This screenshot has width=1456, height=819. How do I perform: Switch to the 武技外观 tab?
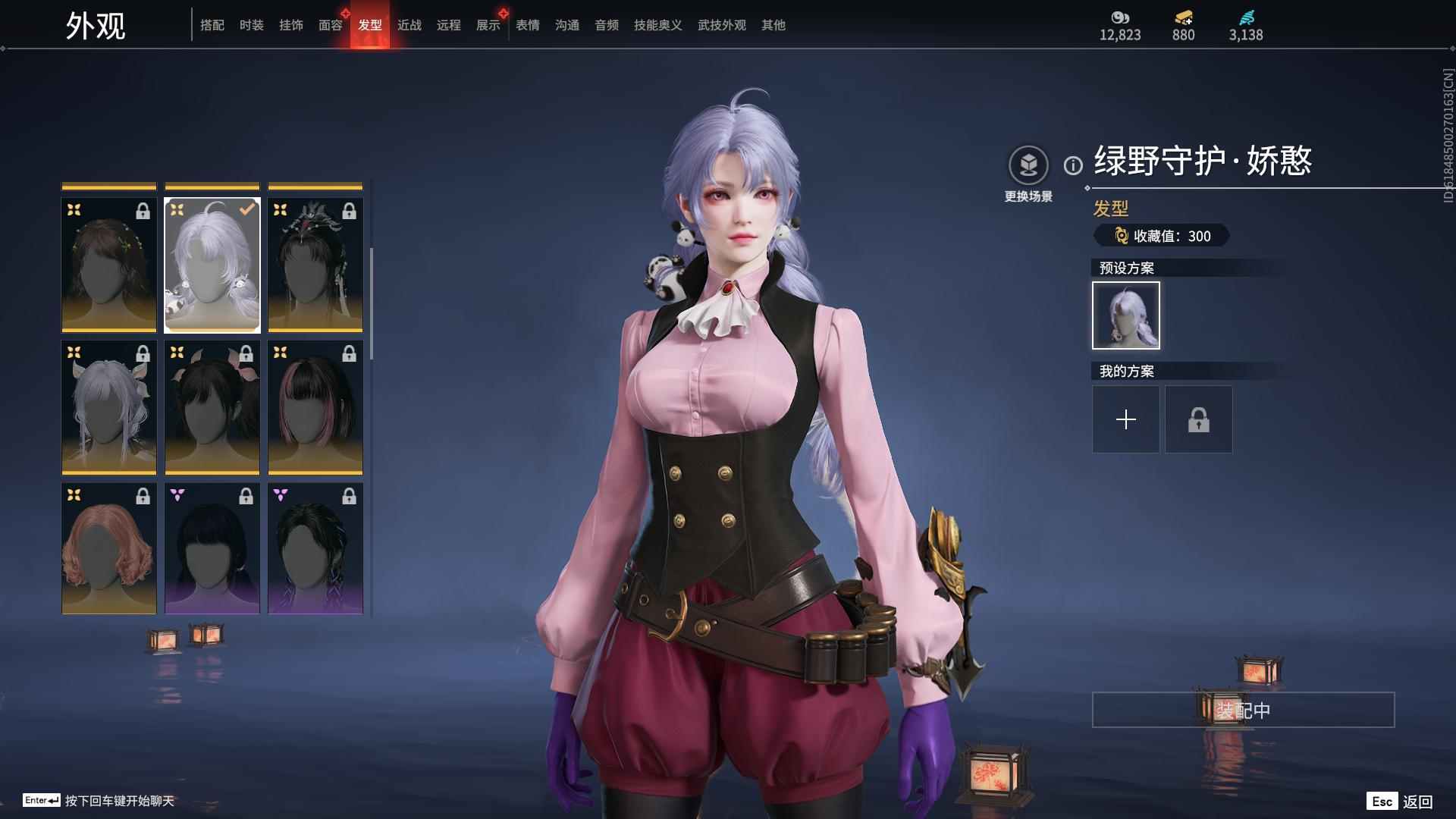(x=722, y=25)
